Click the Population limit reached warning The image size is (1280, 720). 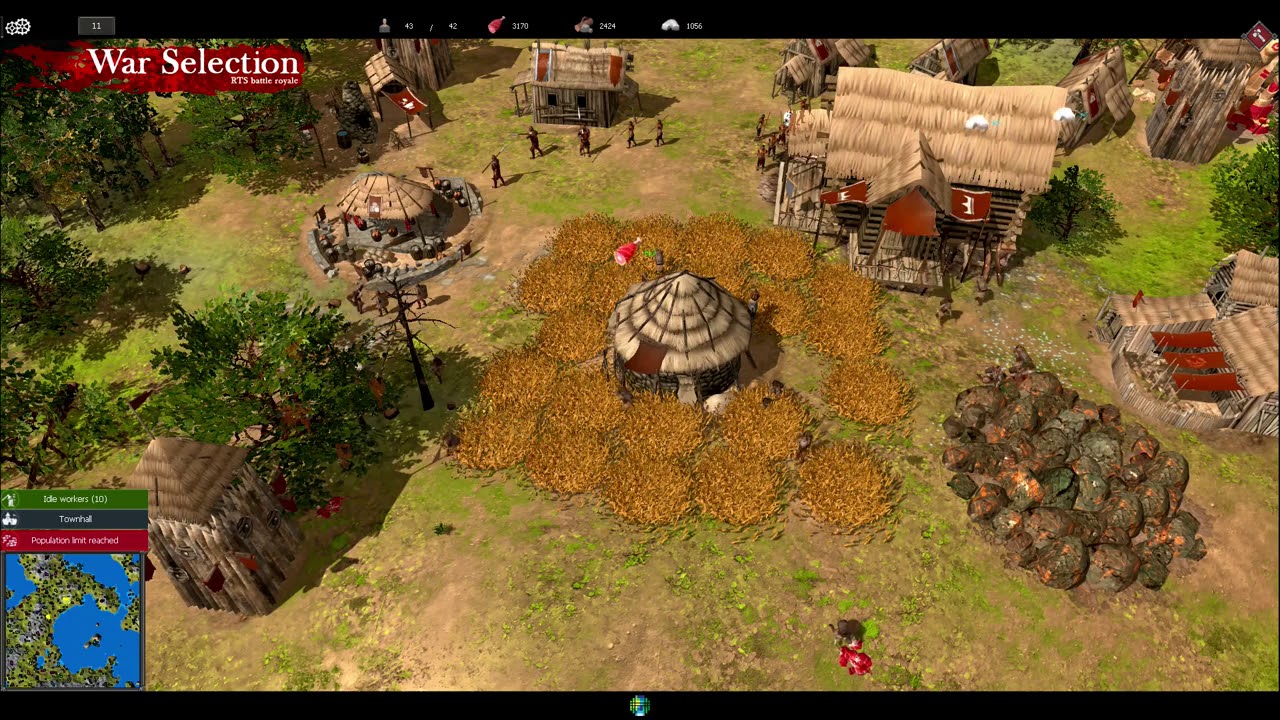coord(75,540)
